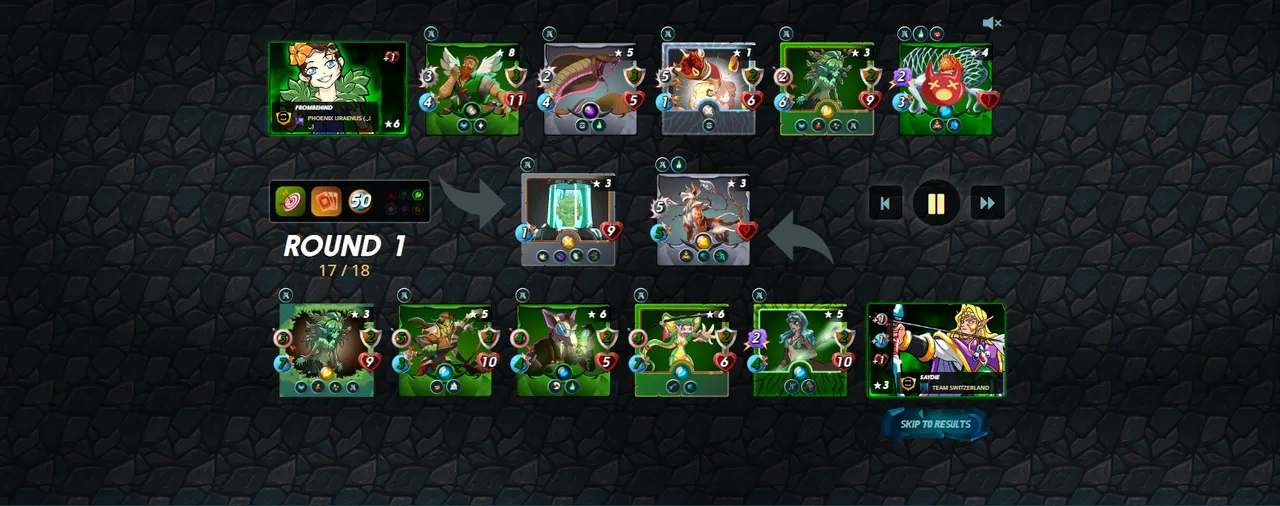The image size is (1280, 506).
Task: Choose the red round-faced creature card
Action: pyautogui.click(x=945, y=88)
